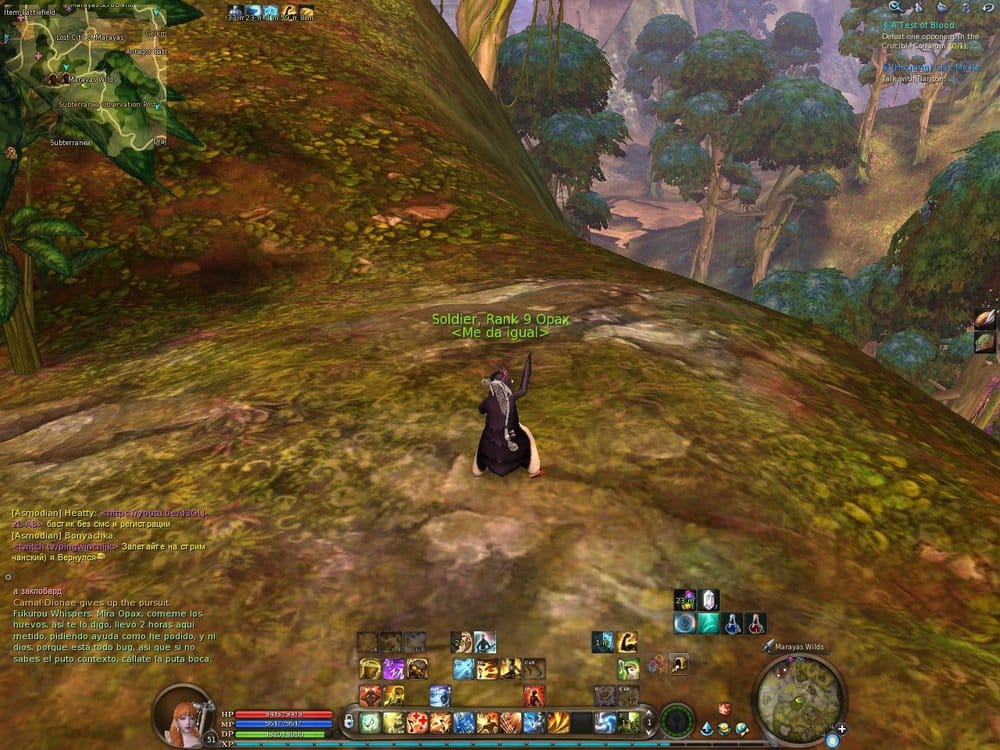Click the Lost City of Marayas map label
Viewport: 1000px width, 750px height.
click(x=88, y=36)
